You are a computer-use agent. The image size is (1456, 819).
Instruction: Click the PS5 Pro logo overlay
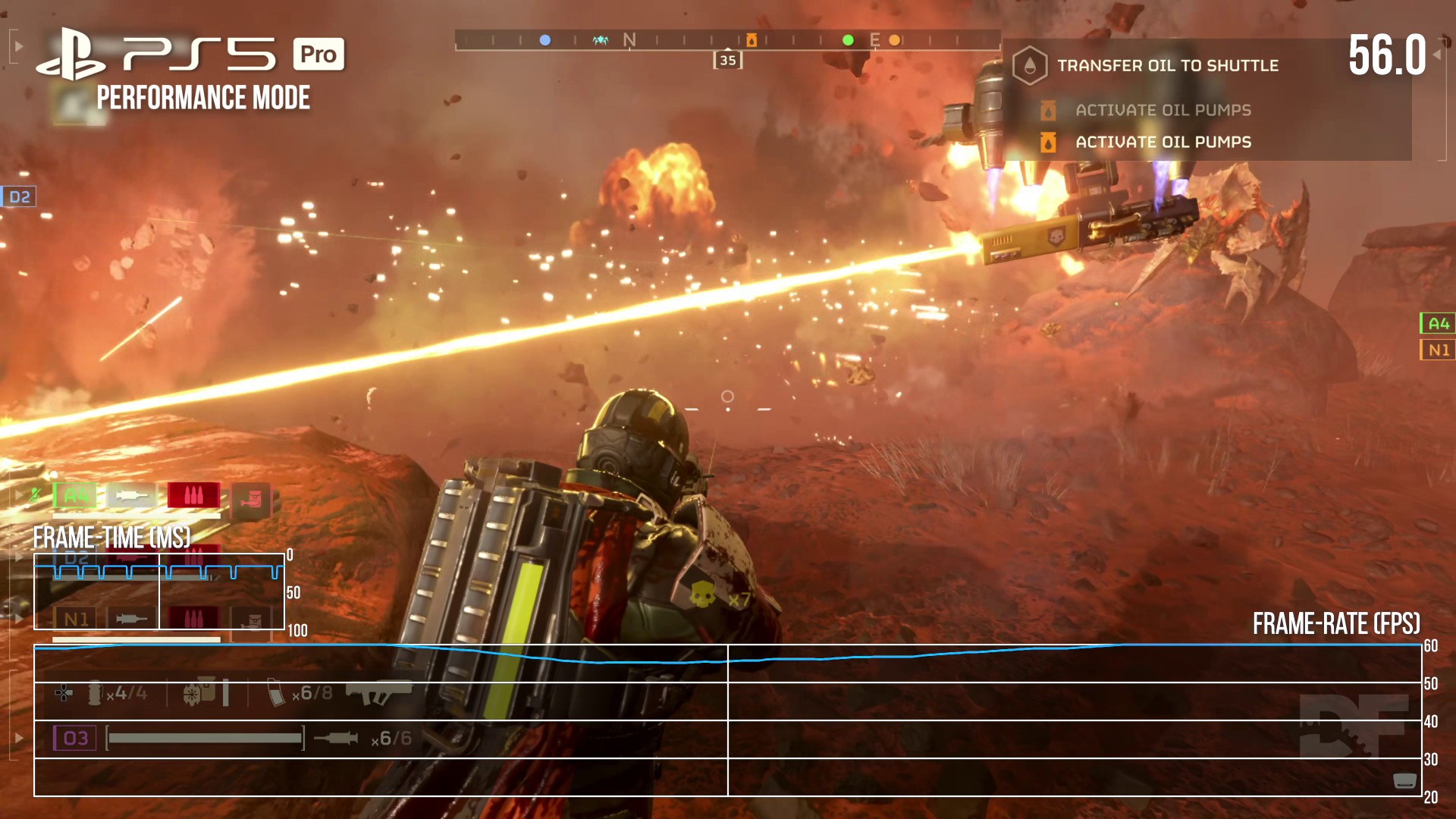coord(190,55)
